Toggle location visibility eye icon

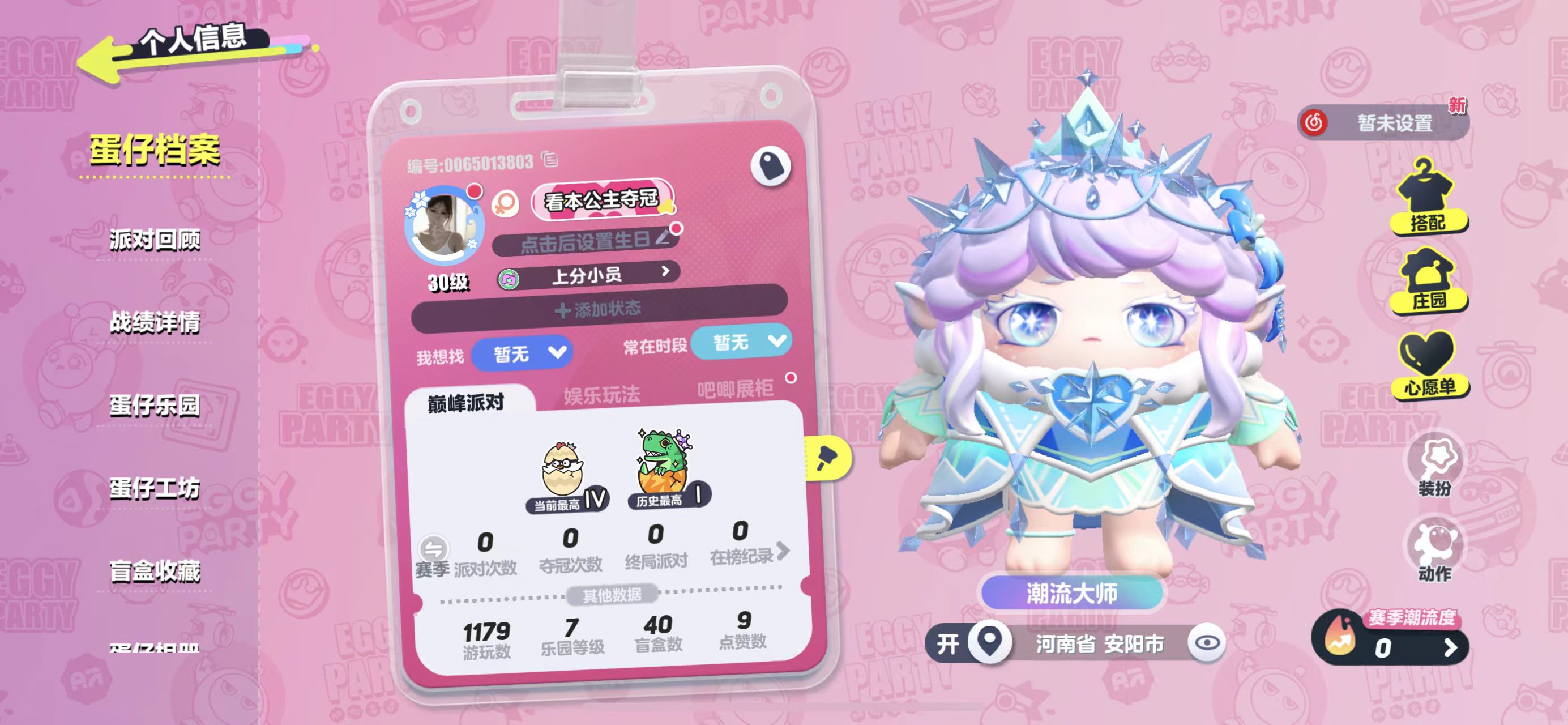click(x=1206, y=642)
